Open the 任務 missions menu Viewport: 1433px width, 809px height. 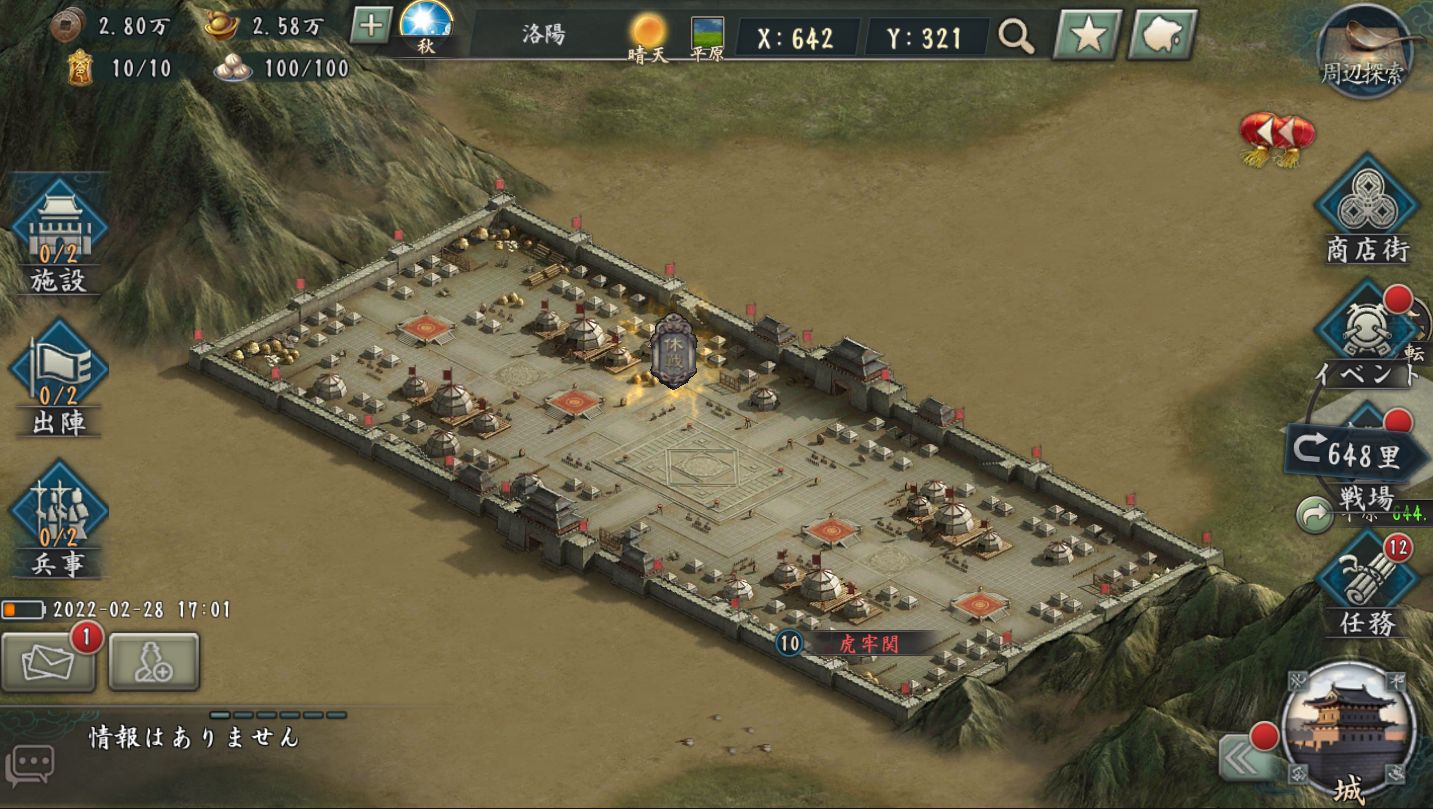click(x=1366, y=585)
